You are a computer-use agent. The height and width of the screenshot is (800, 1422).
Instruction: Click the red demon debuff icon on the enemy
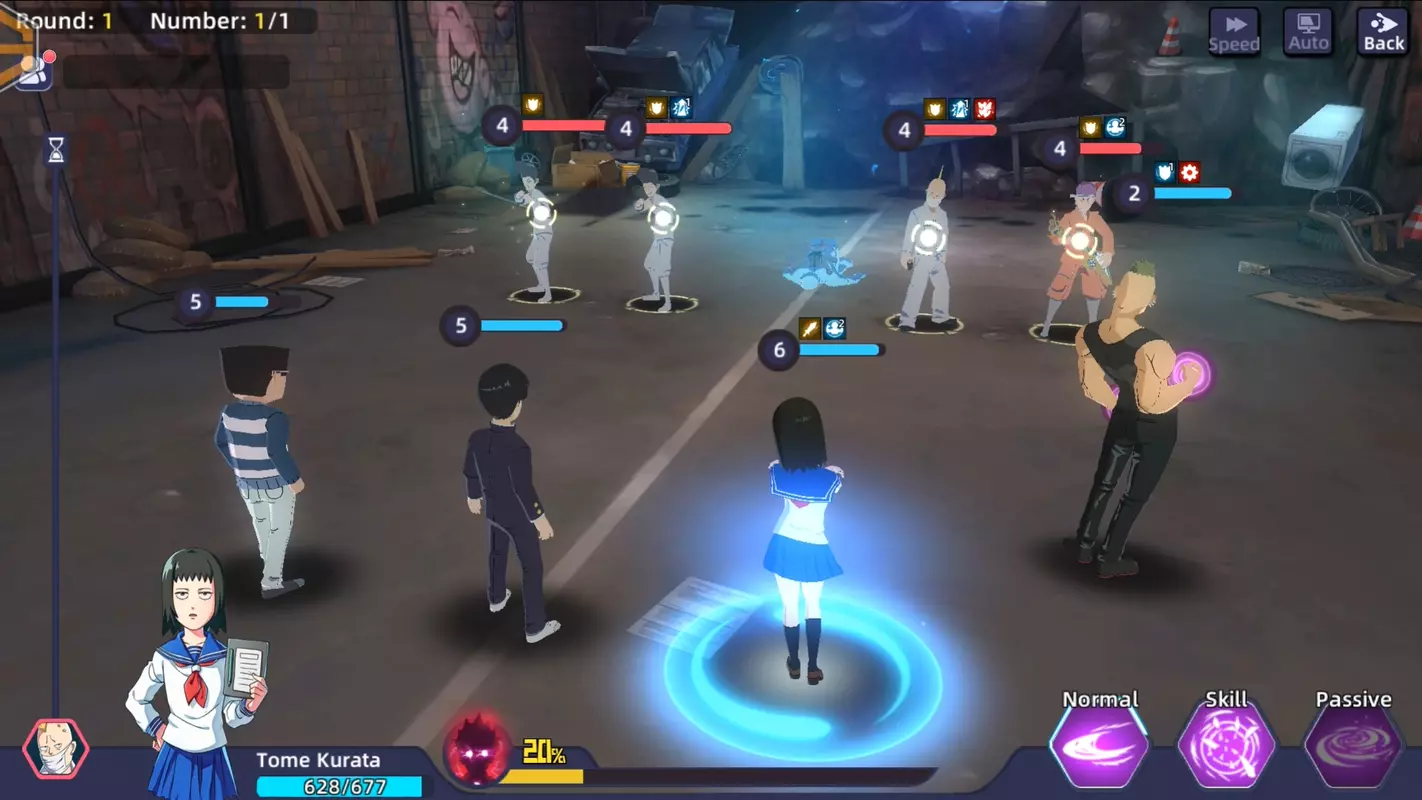(x=984, y=110)
